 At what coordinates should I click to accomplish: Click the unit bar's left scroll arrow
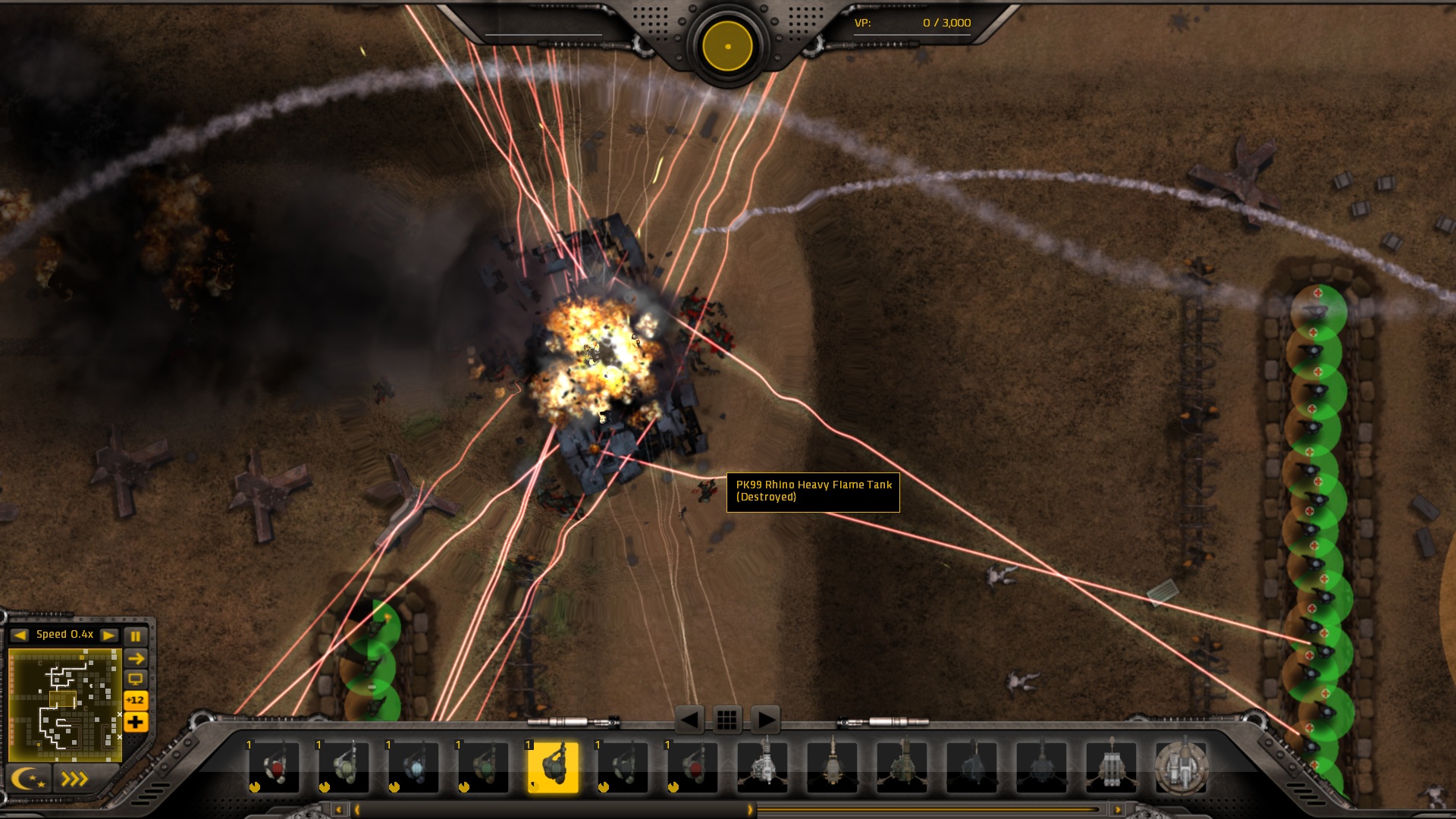tap(339, 810)
